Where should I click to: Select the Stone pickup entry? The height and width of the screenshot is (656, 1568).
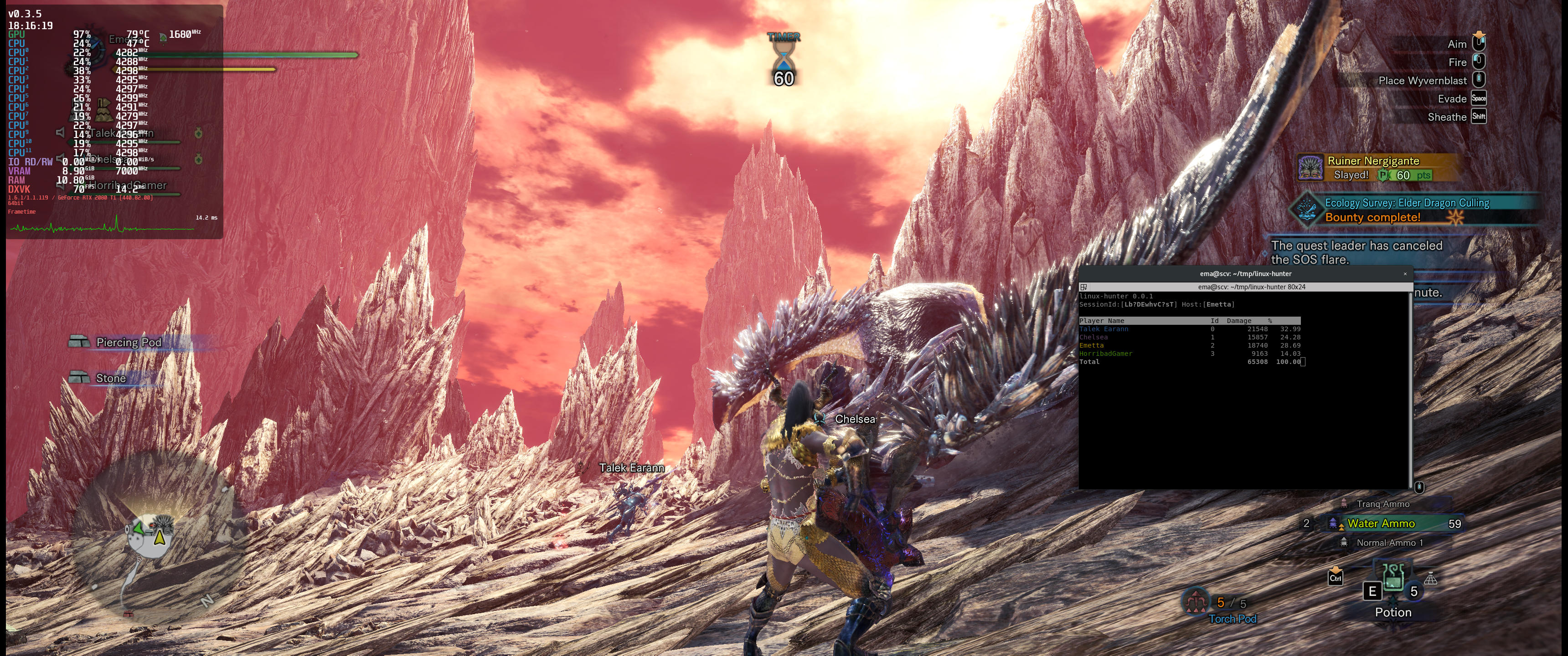point(110,379)
